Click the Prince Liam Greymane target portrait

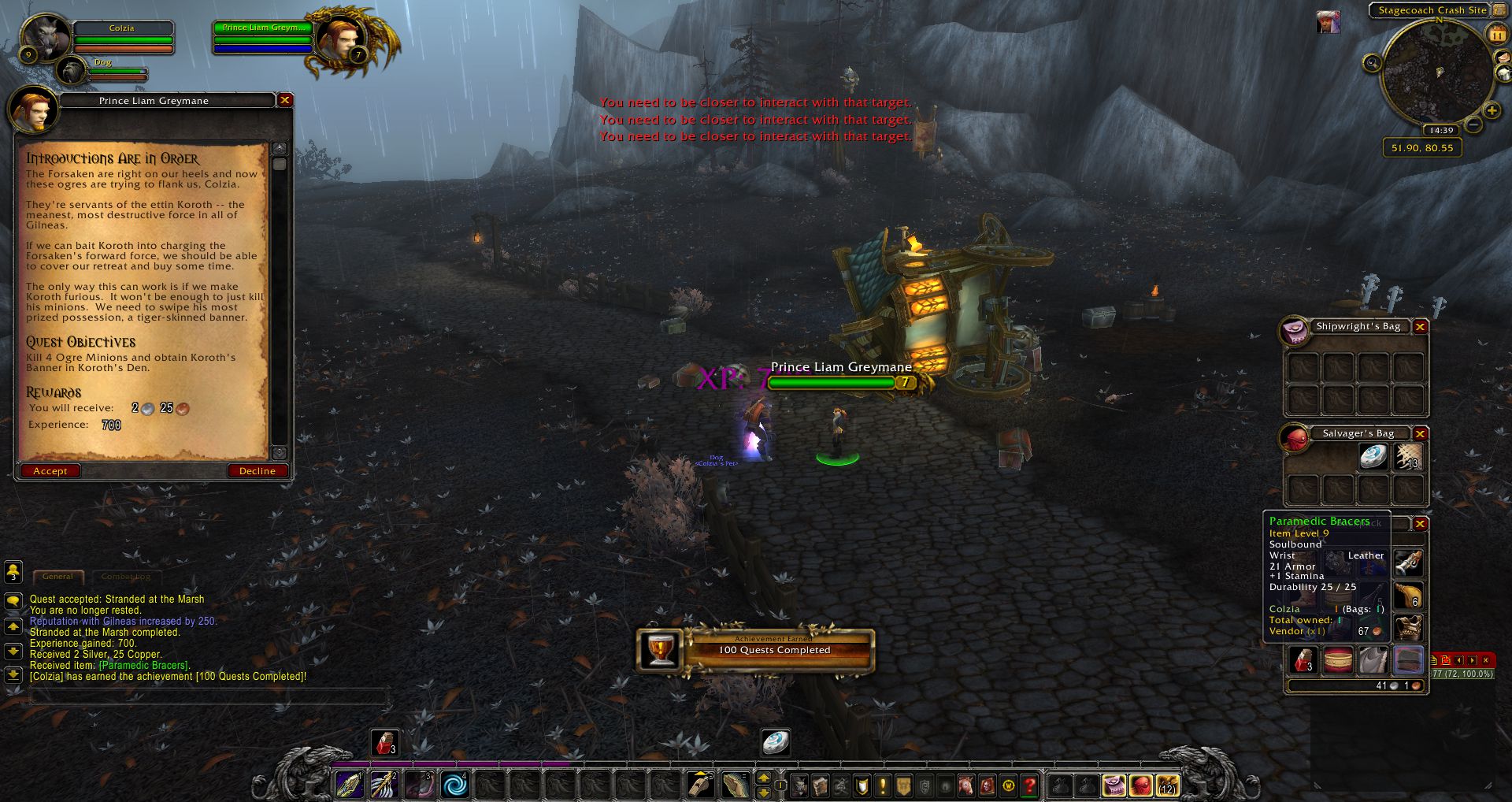pos(340,36)
